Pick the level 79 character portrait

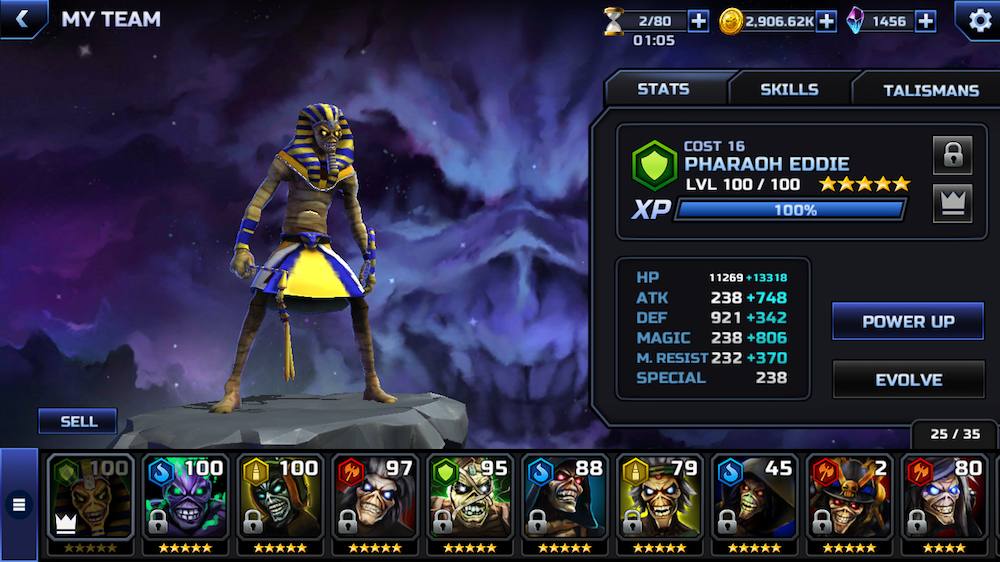pyautogui.click(x=658, y=498)
